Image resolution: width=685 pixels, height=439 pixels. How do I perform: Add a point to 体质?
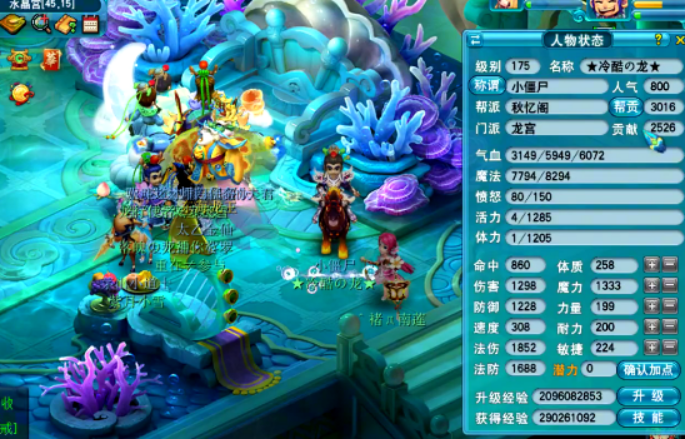point(651,265)
